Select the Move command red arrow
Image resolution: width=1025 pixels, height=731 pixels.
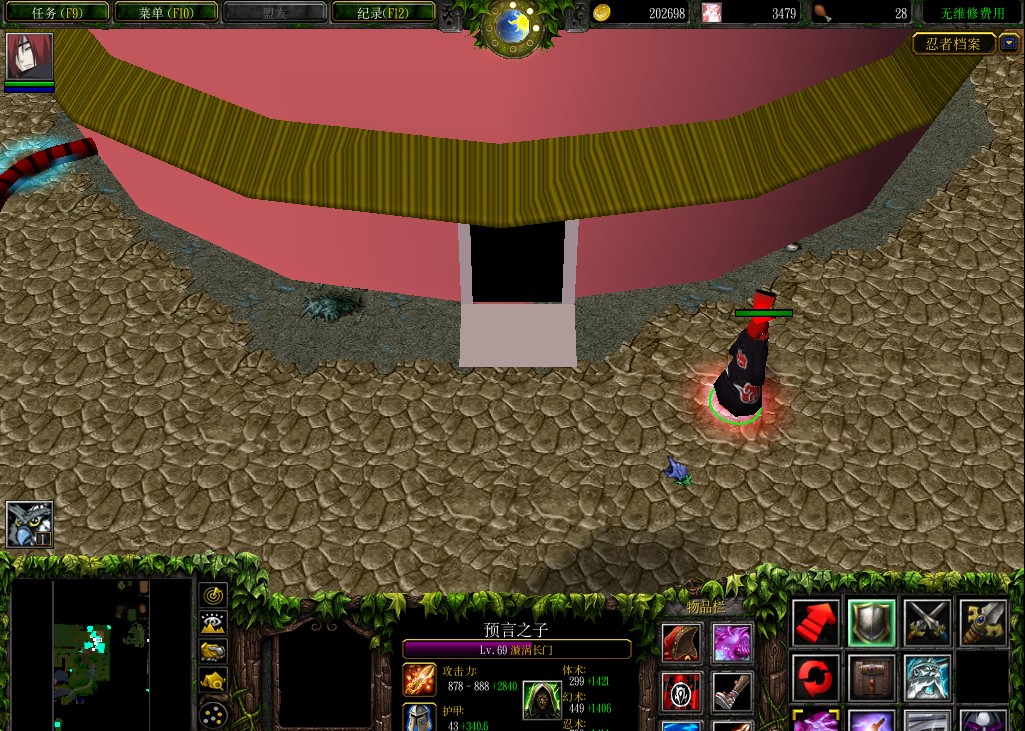click(x=816, y=623)
